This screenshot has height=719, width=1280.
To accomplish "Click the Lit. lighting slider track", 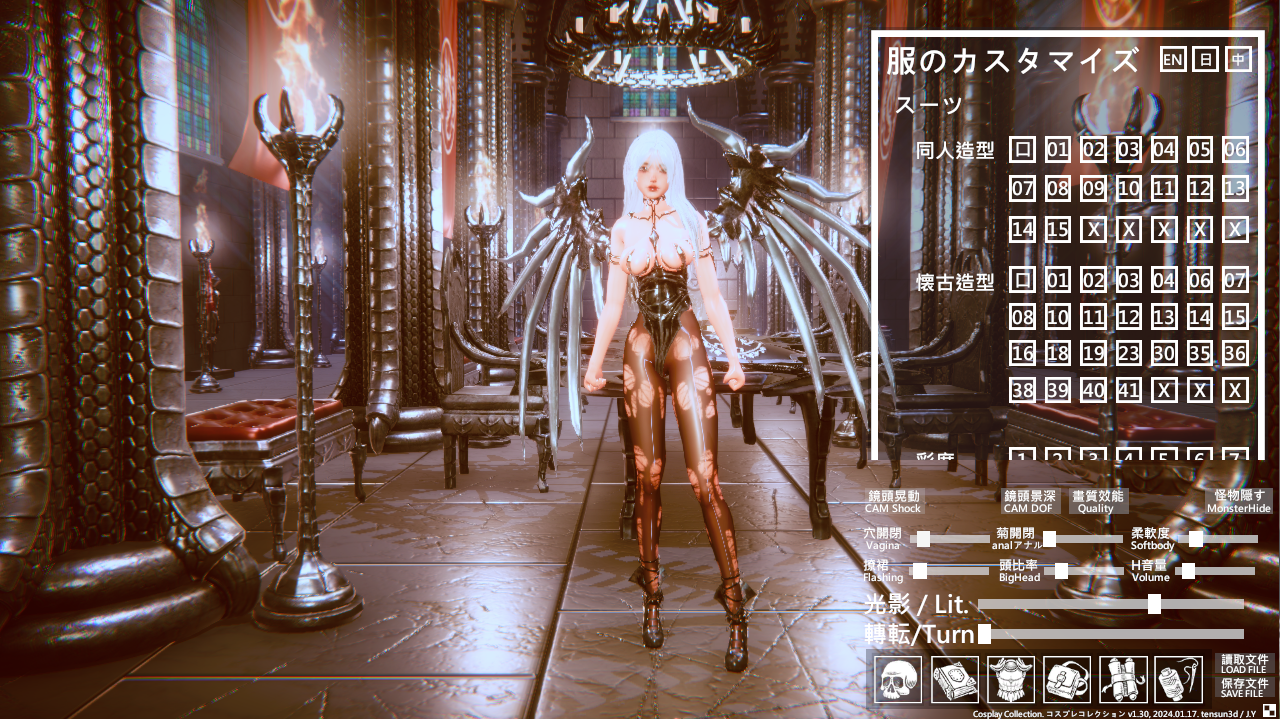I will click(x=1110, y=604).
